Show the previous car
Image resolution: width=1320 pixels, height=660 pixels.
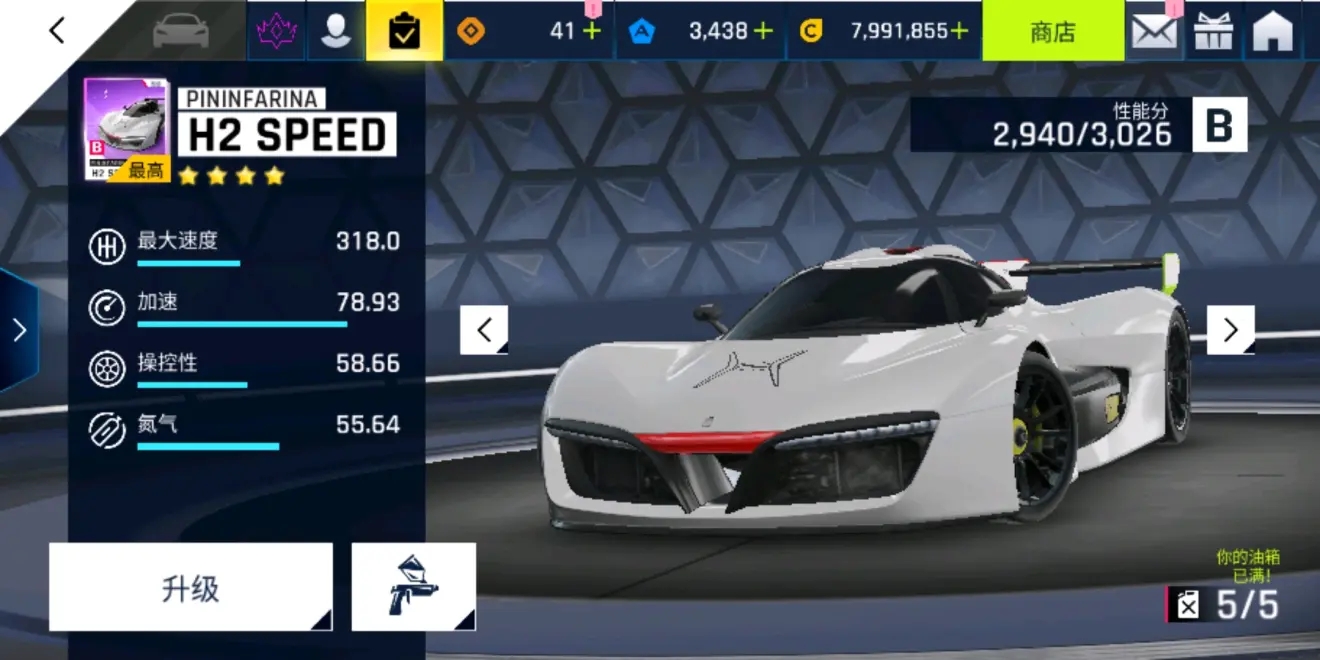[x=484, y=330]
